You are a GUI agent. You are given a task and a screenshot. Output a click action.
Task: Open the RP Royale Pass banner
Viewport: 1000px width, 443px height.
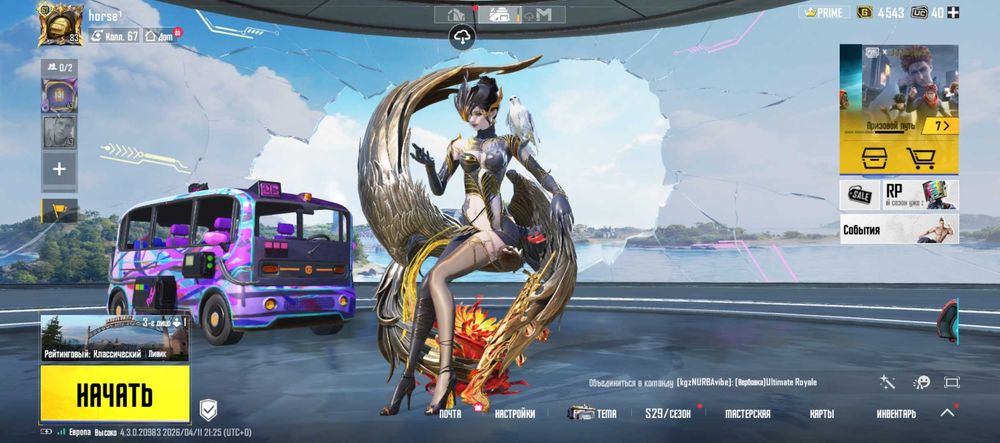(919, 194)
